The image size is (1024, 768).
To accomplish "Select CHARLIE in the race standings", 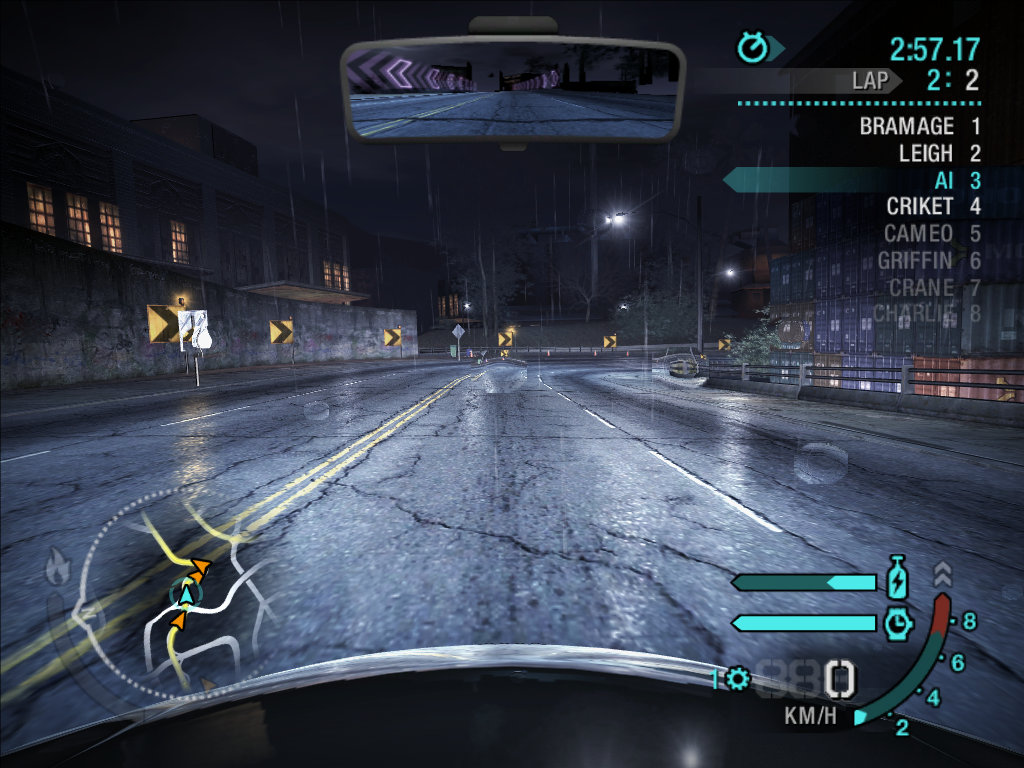I will tap(913, 314).
